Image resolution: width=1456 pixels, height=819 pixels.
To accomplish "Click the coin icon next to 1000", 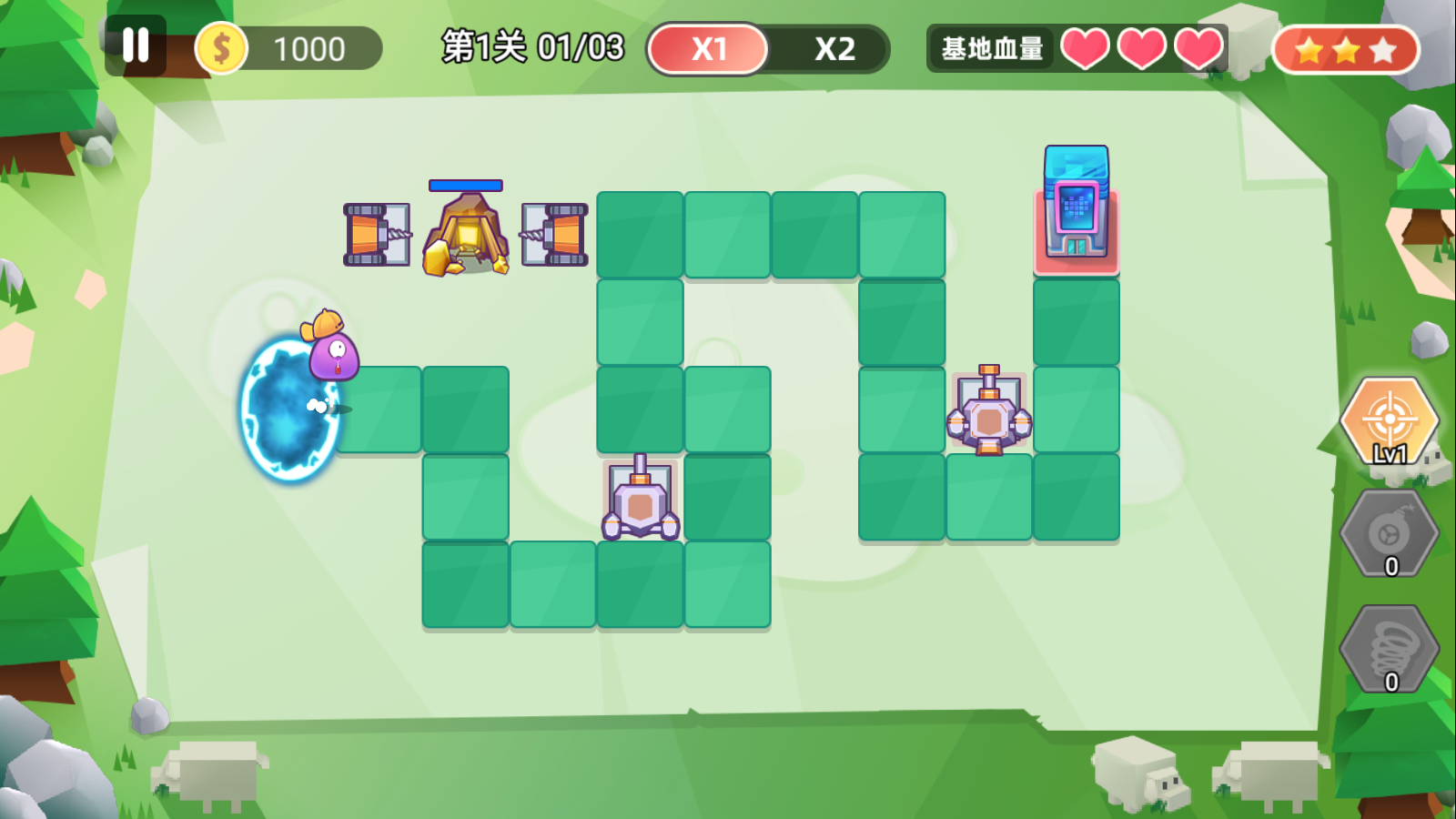I will coord(223,47).
